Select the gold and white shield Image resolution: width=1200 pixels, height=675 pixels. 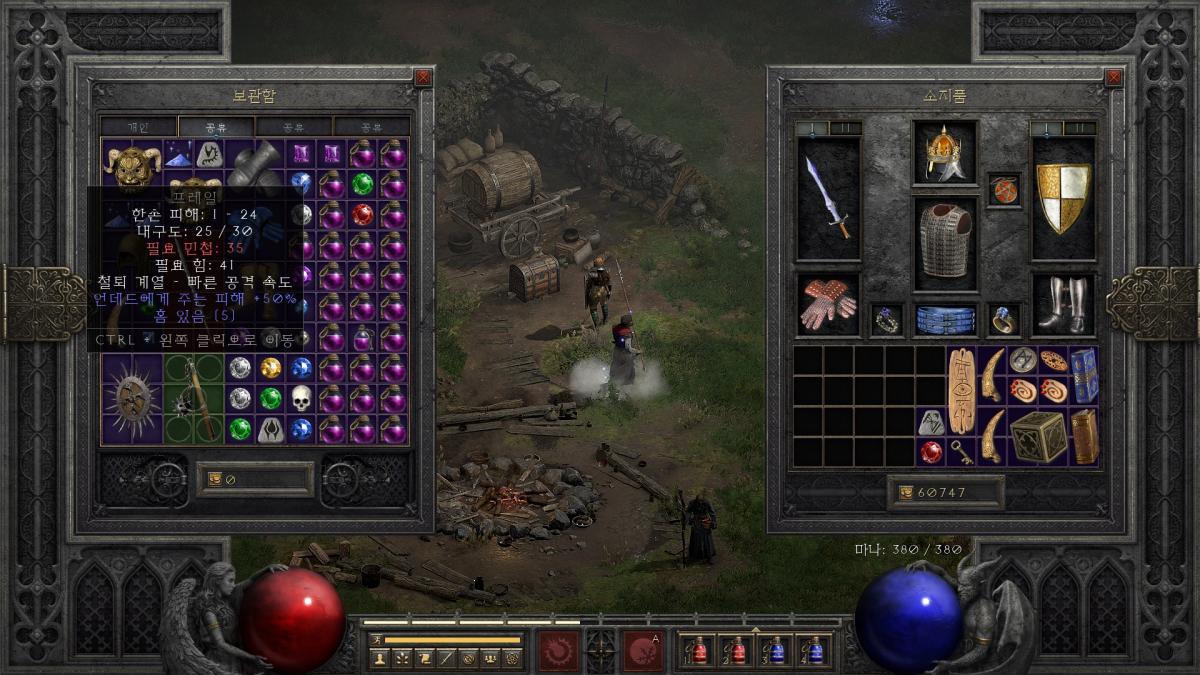click(x=1063, y=197)
